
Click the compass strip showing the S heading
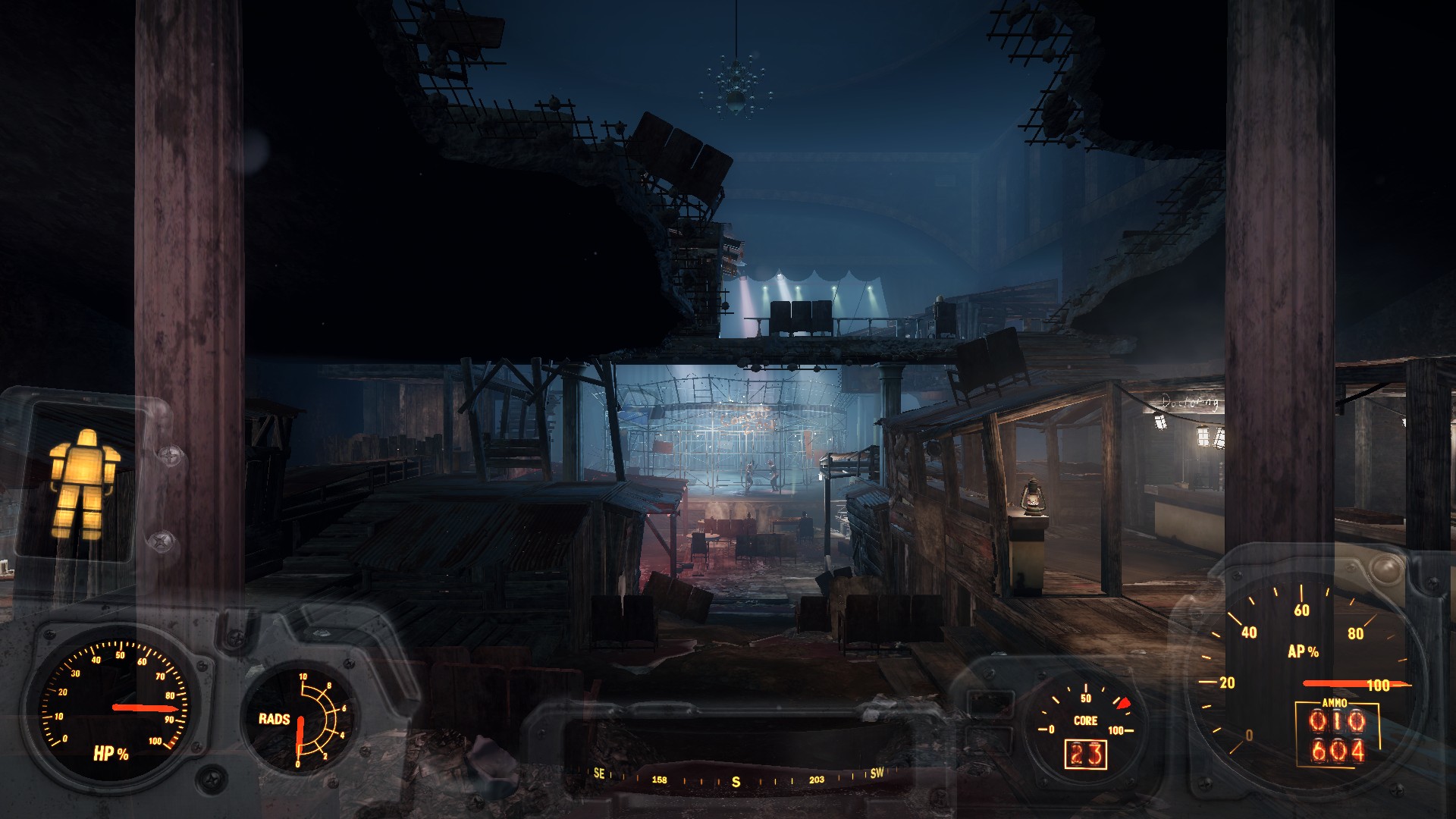tap(736, 779)
